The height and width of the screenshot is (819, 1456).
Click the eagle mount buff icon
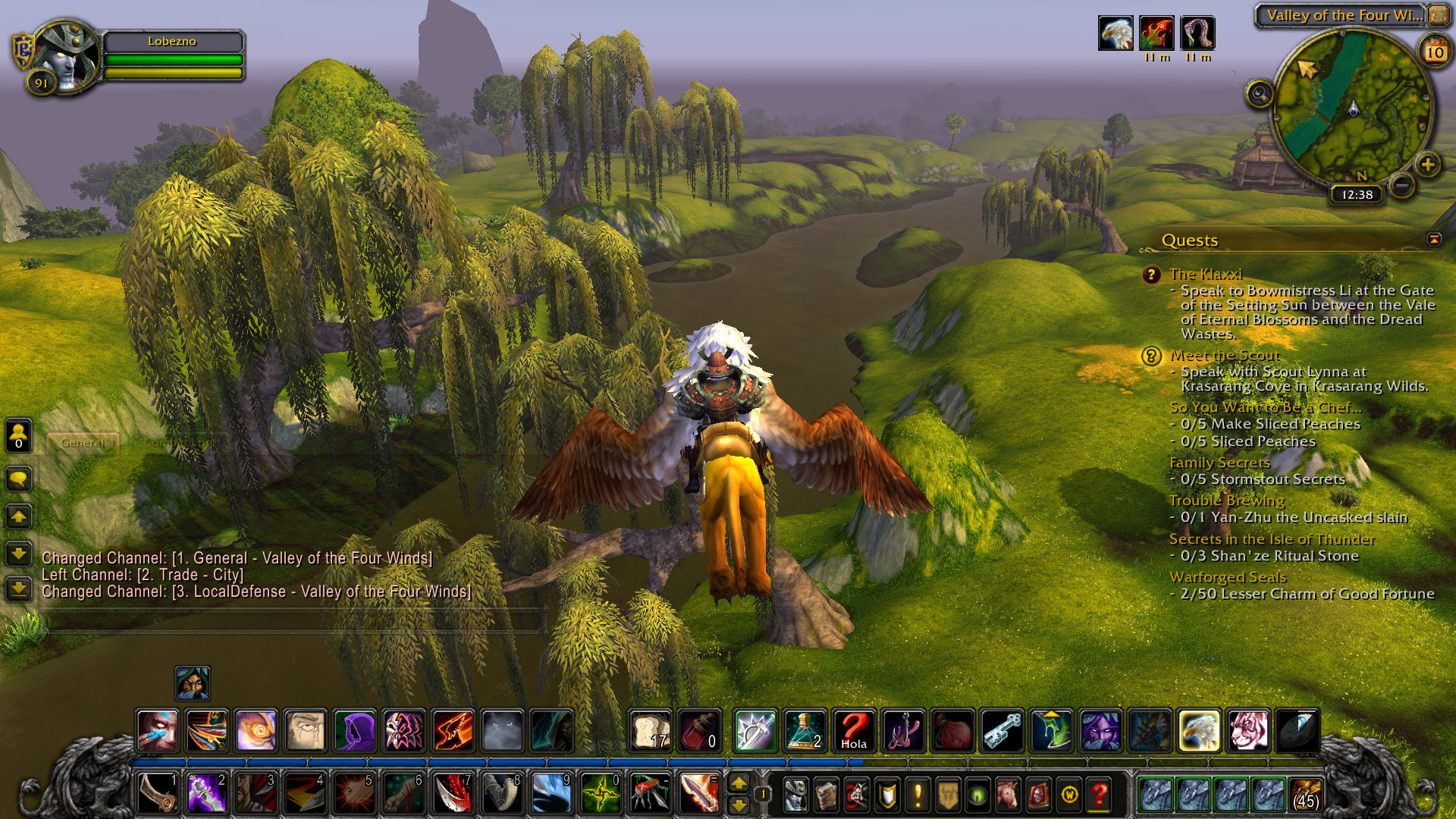(1116, 33)
